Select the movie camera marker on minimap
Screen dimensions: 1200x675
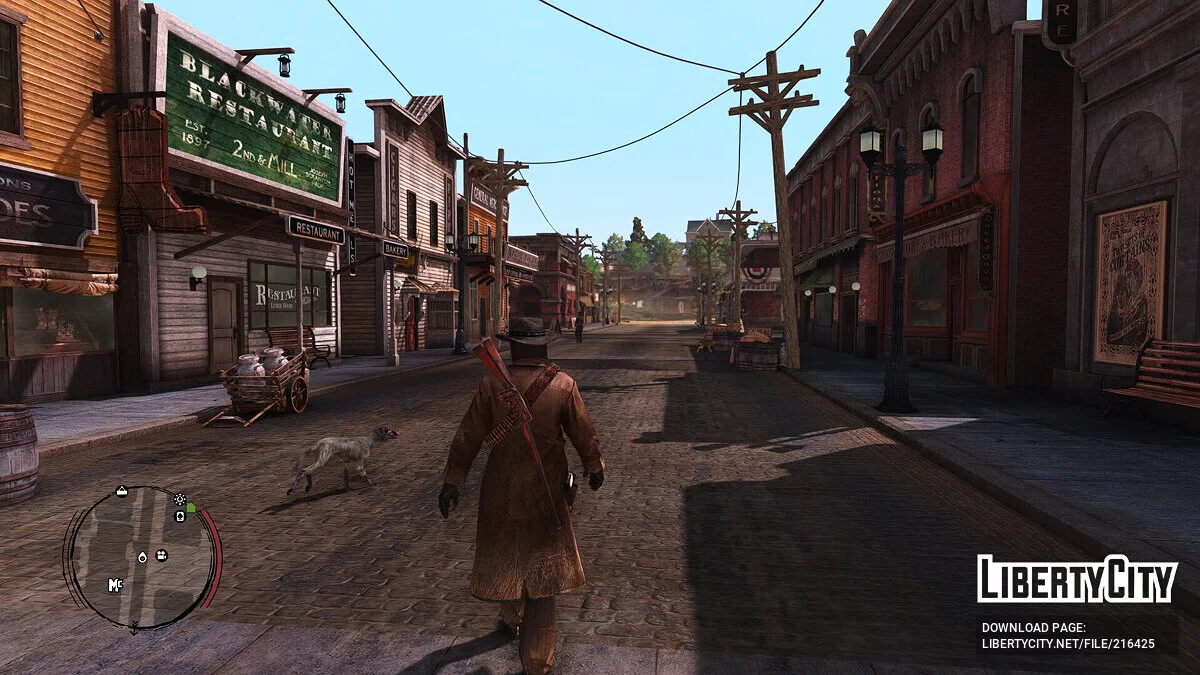coord(161,555)
